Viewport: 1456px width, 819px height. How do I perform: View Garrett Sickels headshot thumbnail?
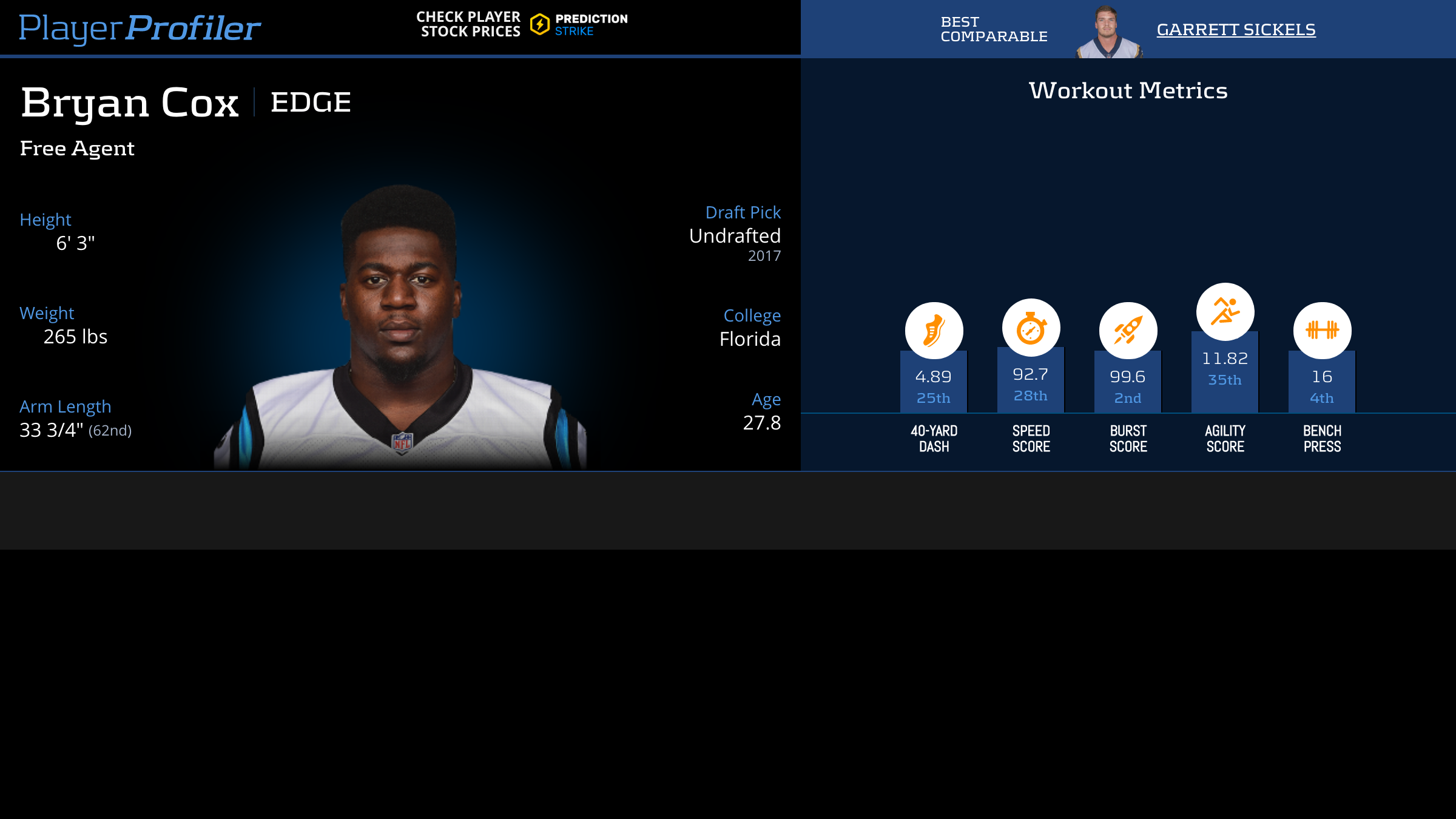tap(1108, 32)
